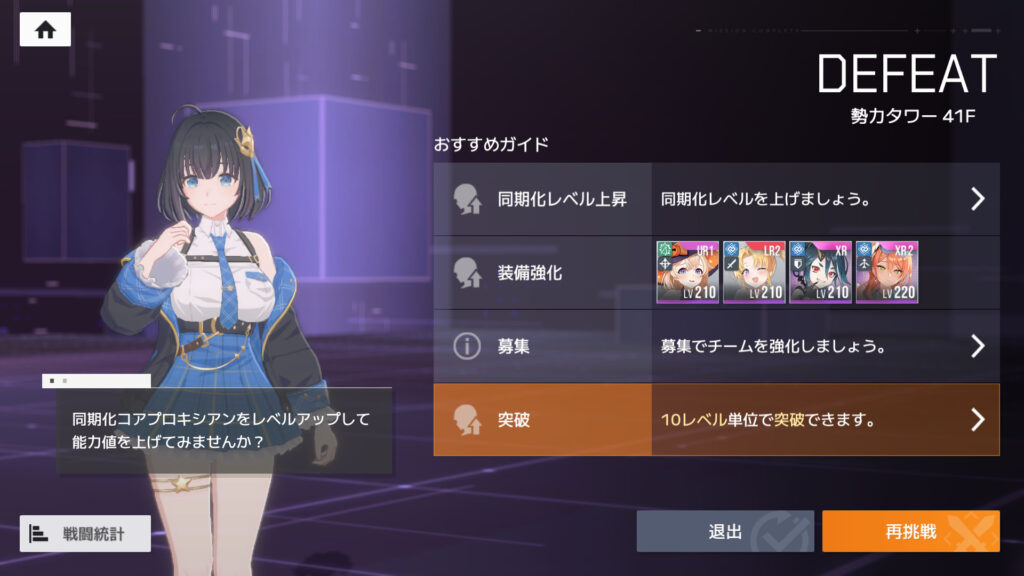Pick the XR black-haired character thumbnail
1024x576 pixels.
click(x=820, y=272)
